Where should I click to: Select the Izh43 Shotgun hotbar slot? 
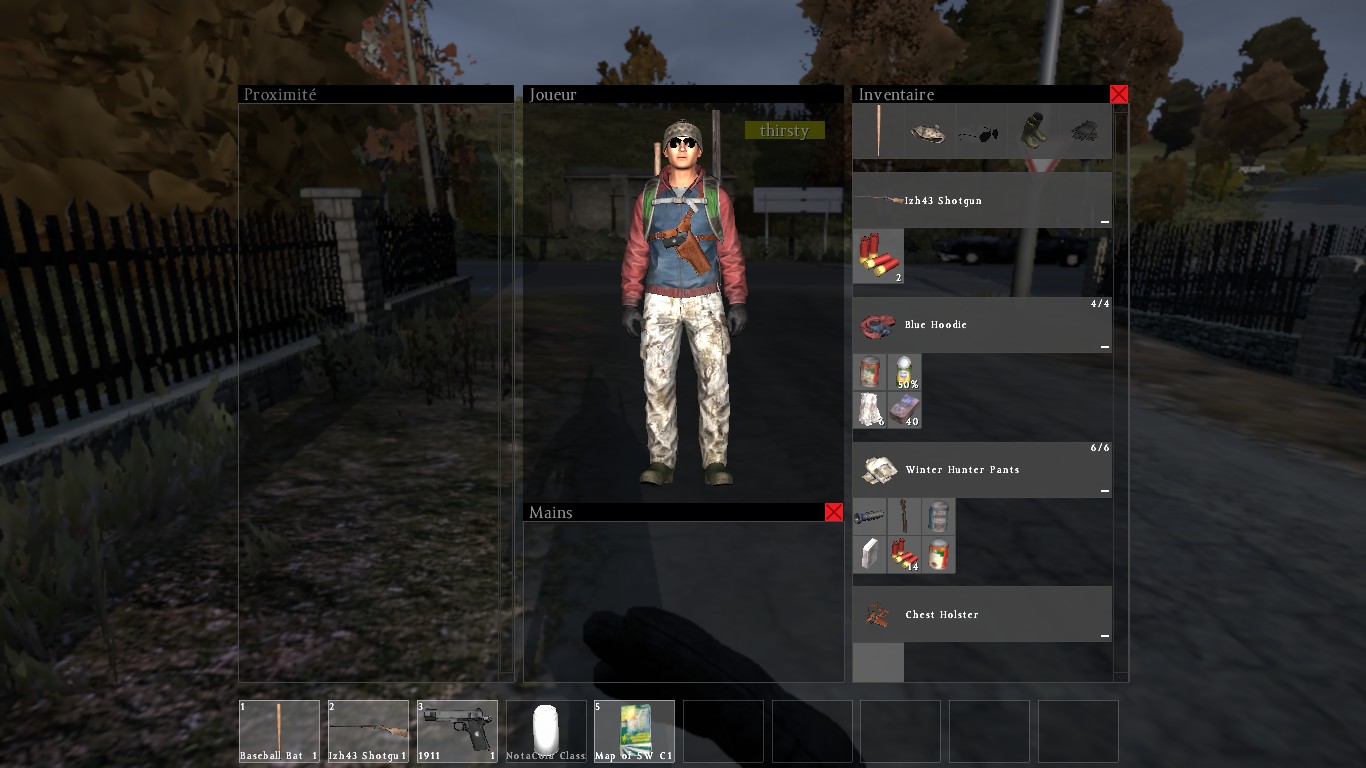[x=368, y=731]
